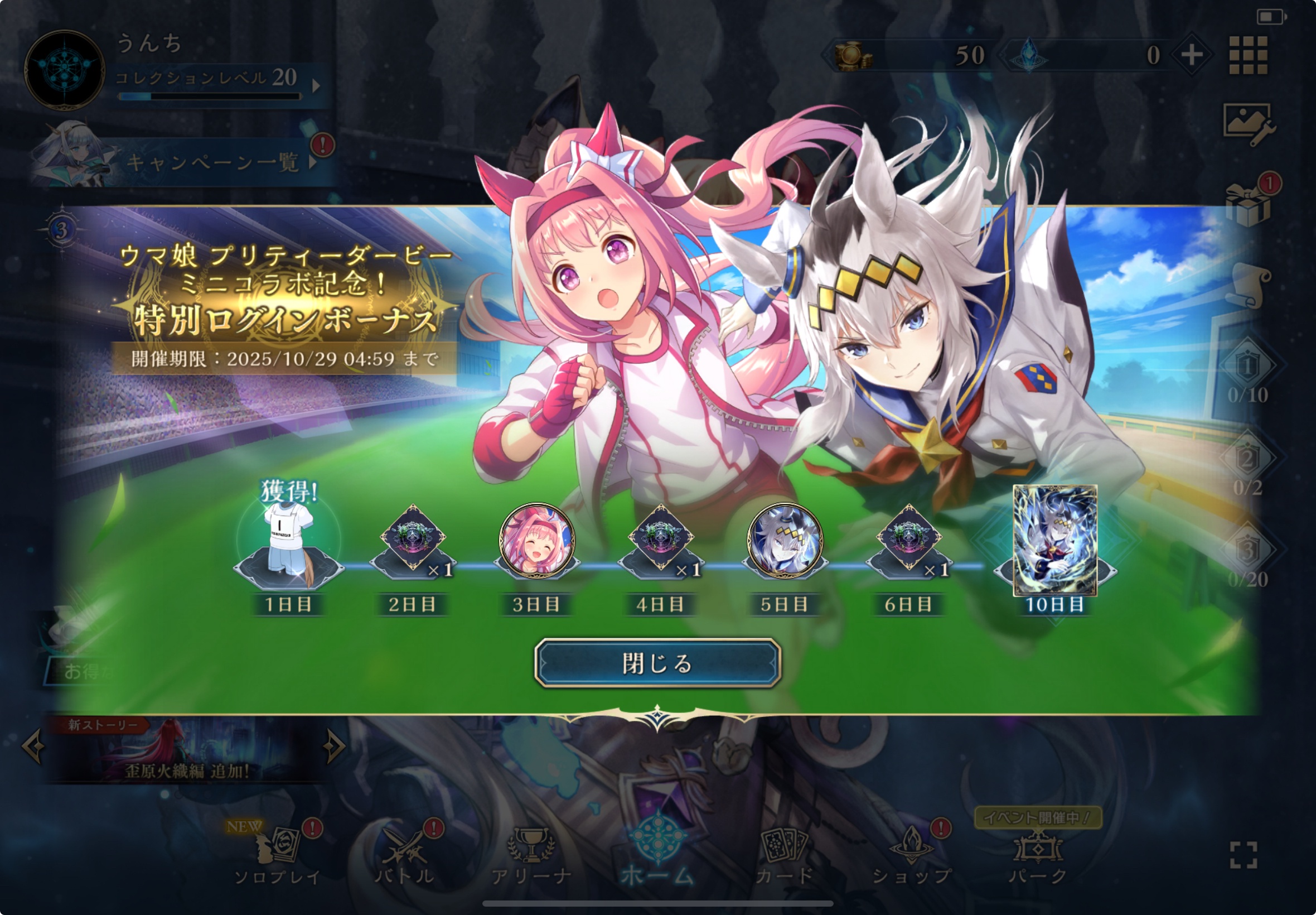Close the login bonus popup with 閉じる
Viewport: 1316px width, 915px height.
tap(657, 663)
